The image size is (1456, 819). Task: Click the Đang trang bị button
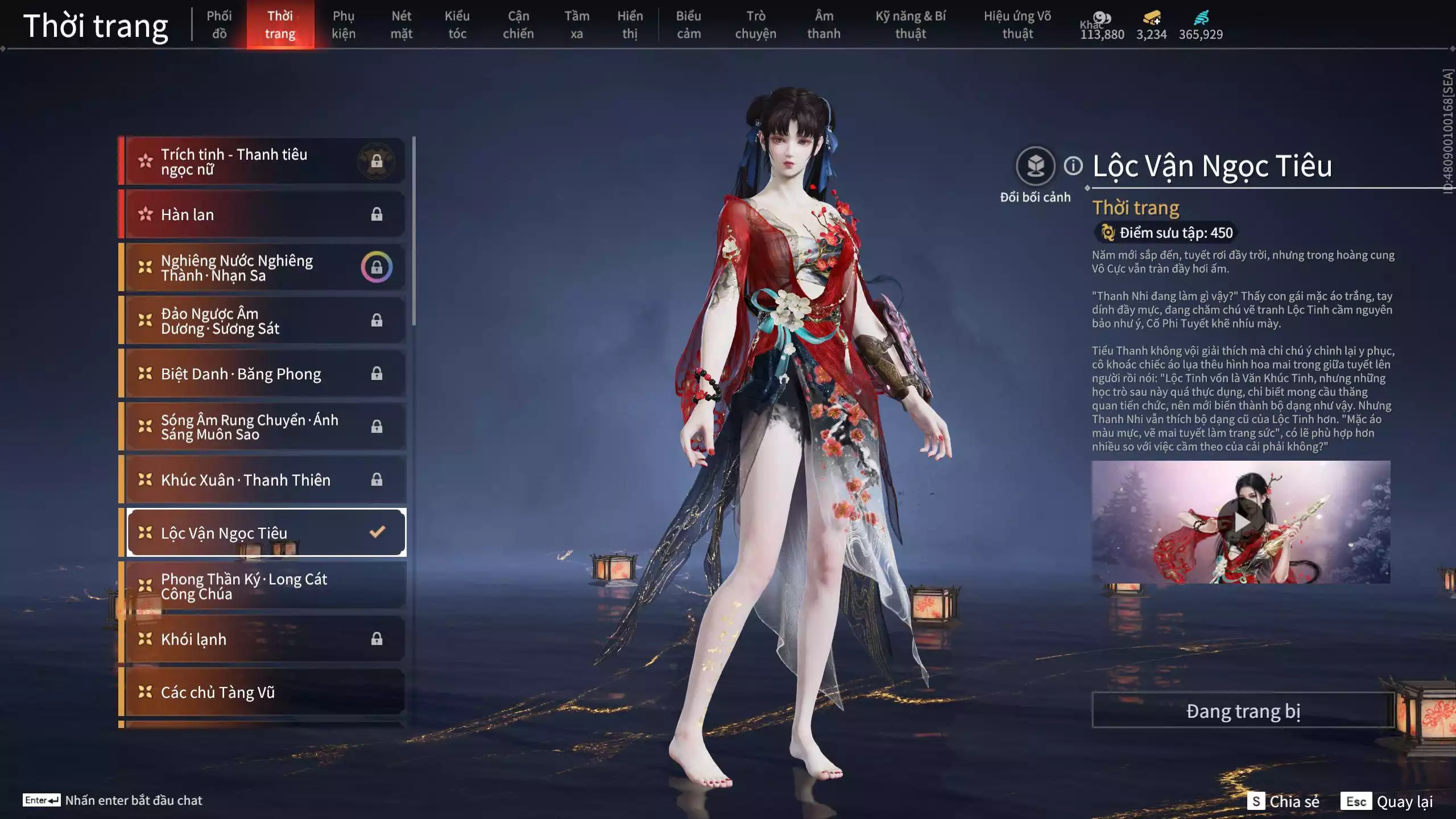click(x=1243, y=710)
